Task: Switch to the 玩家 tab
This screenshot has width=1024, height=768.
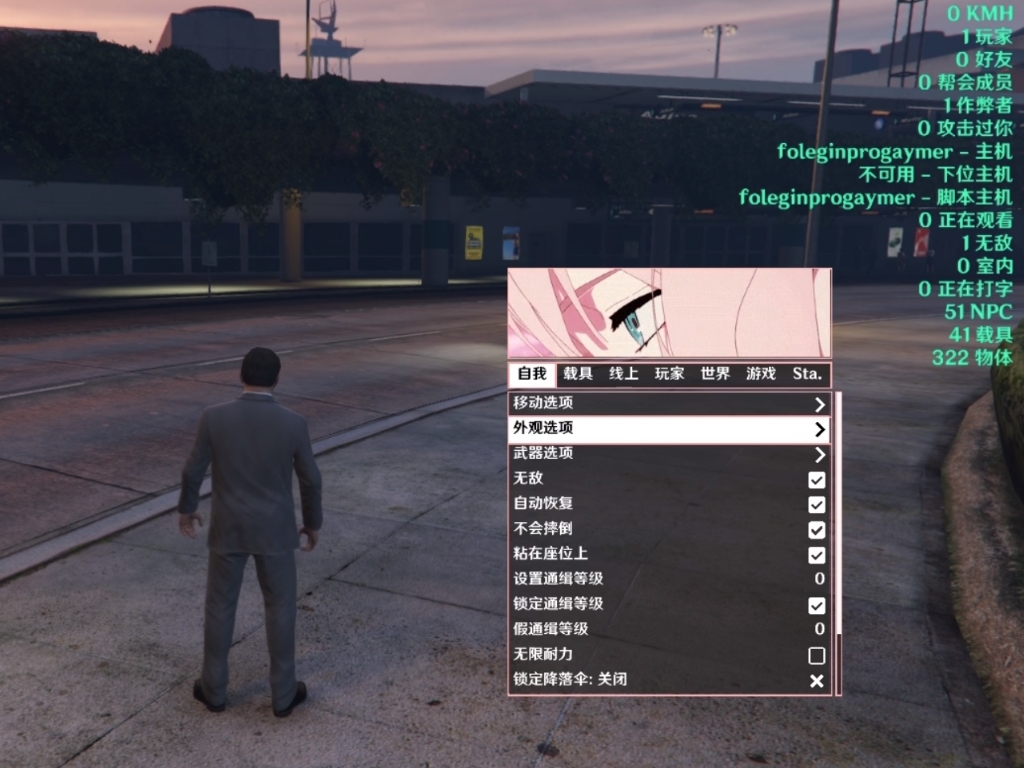Action: (x=669, y=374)
